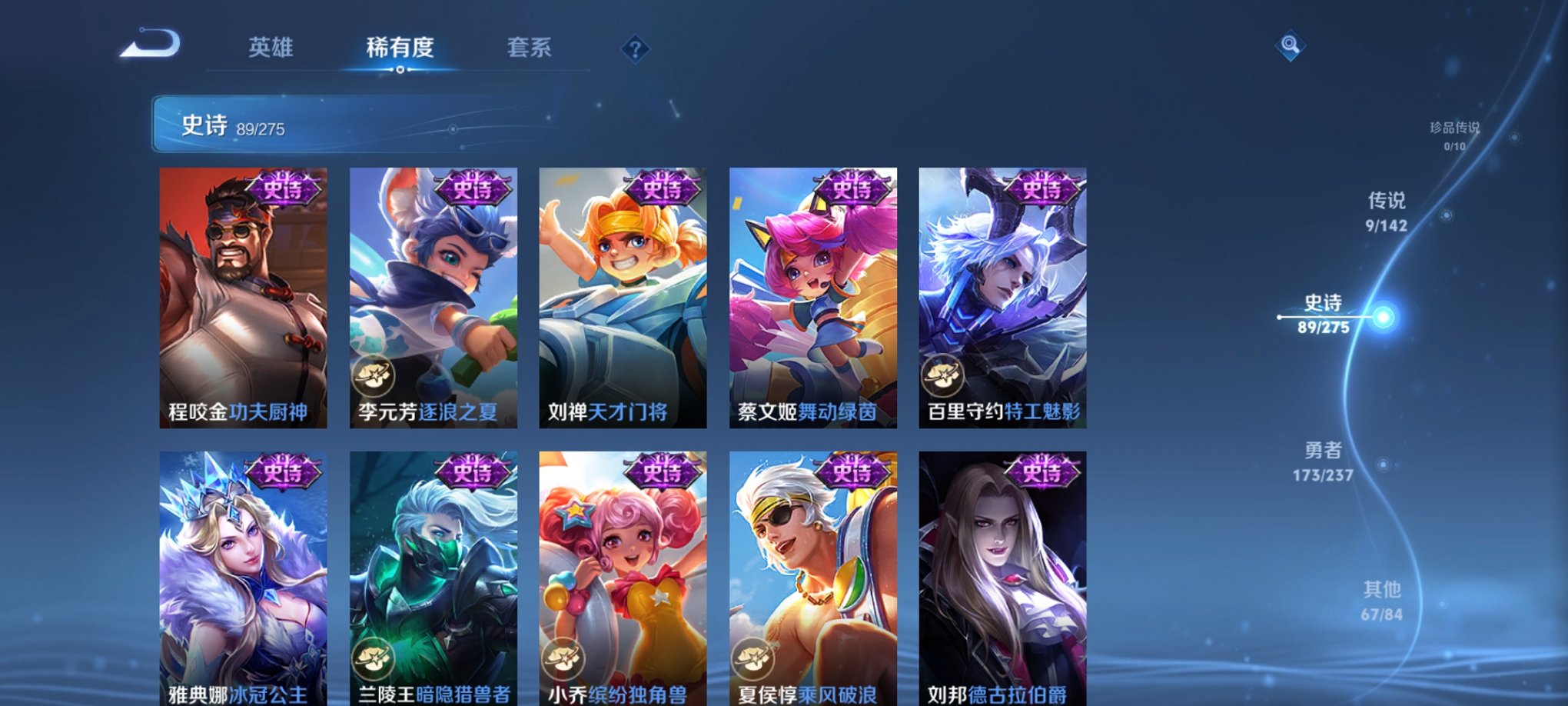Select the 传说 rarity in the sidebar
This screenshot has height=706, width=1568.
(1385, 215)
